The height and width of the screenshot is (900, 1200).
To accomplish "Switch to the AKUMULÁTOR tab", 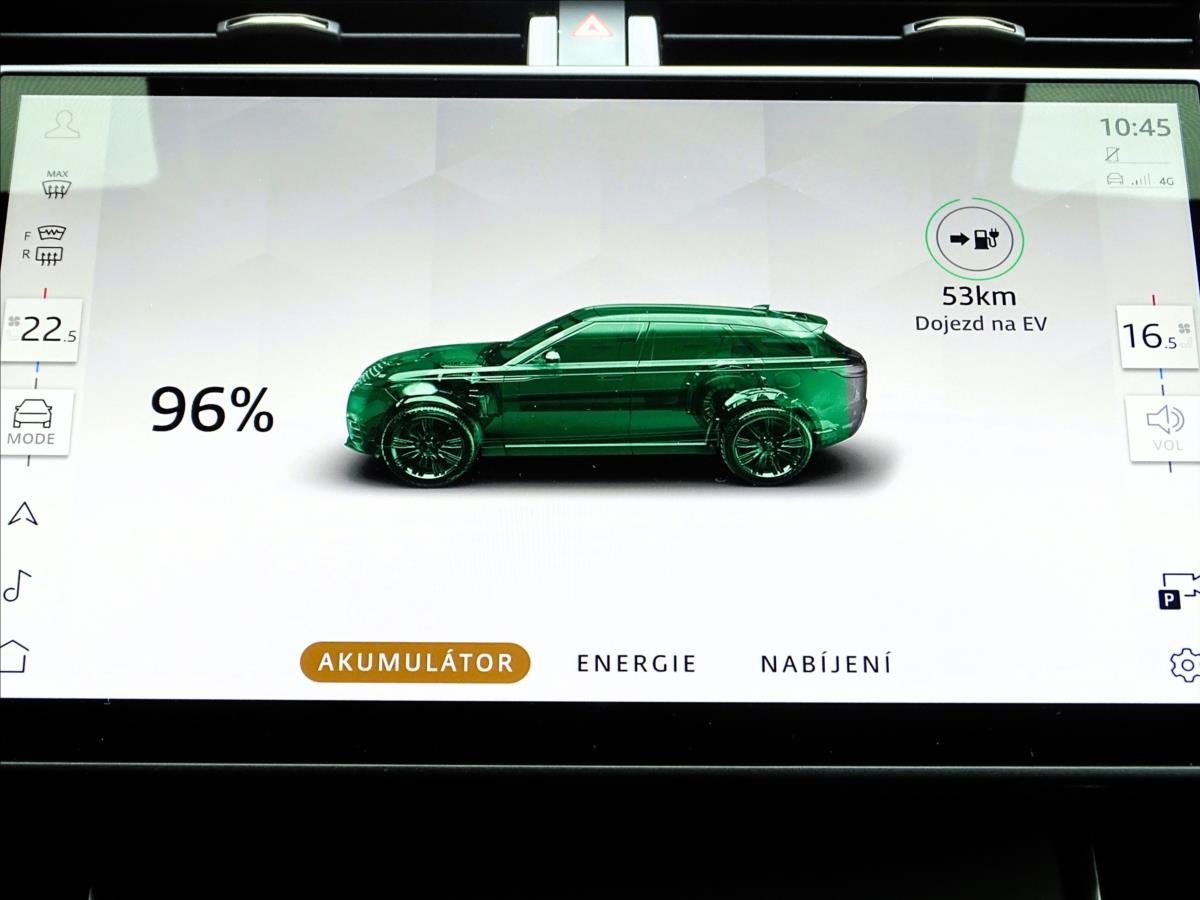I will [x=415, y=662].
